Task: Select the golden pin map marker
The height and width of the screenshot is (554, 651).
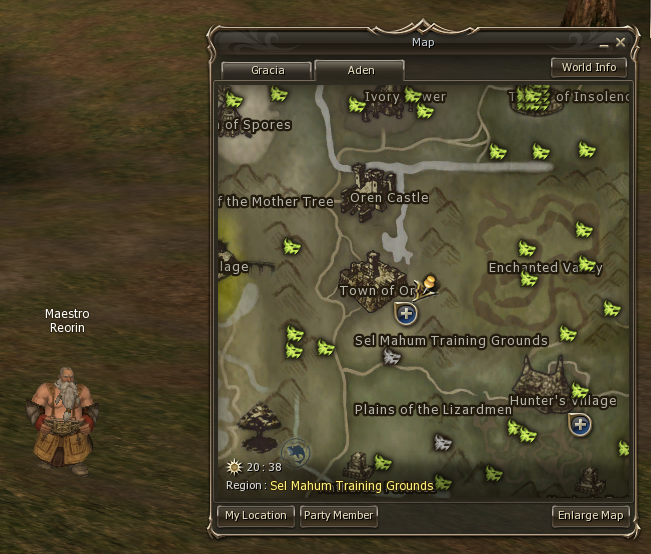Action: click(x=428, y=286)
